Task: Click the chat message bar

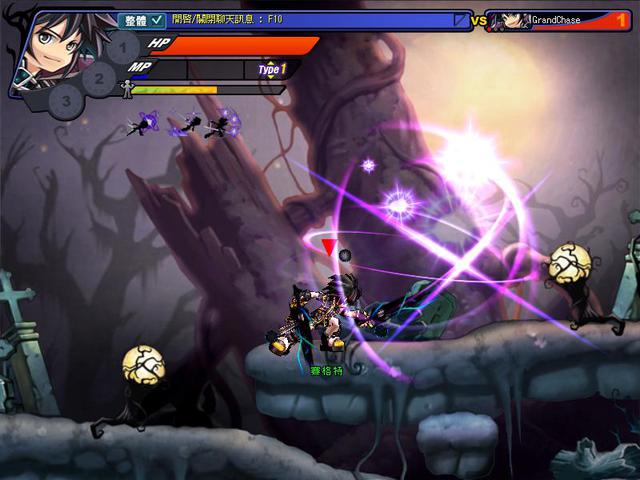Action: tap(310, 19)
